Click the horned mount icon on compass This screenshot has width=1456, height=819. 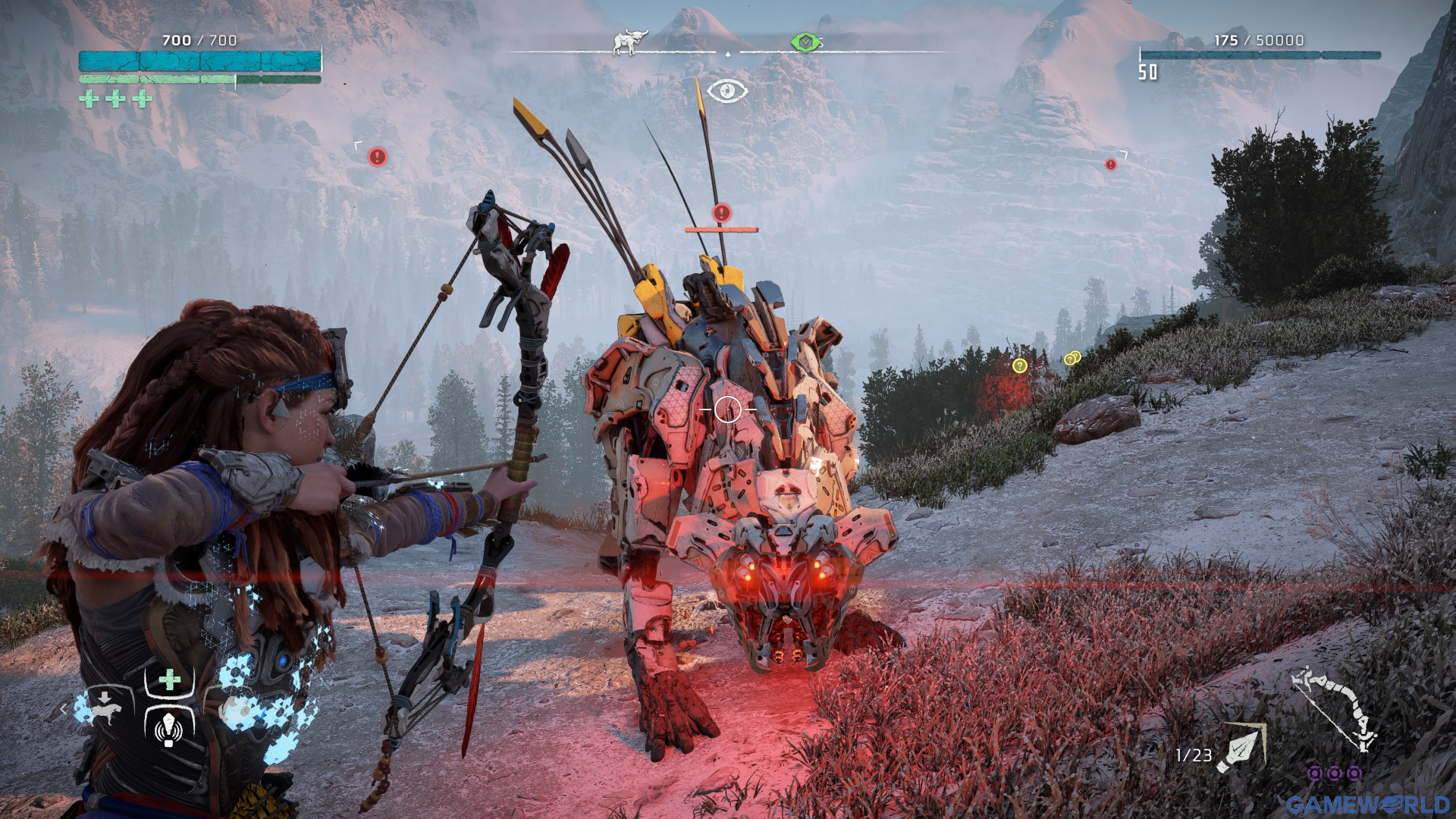pyautogui.click(x=629, y=41)
